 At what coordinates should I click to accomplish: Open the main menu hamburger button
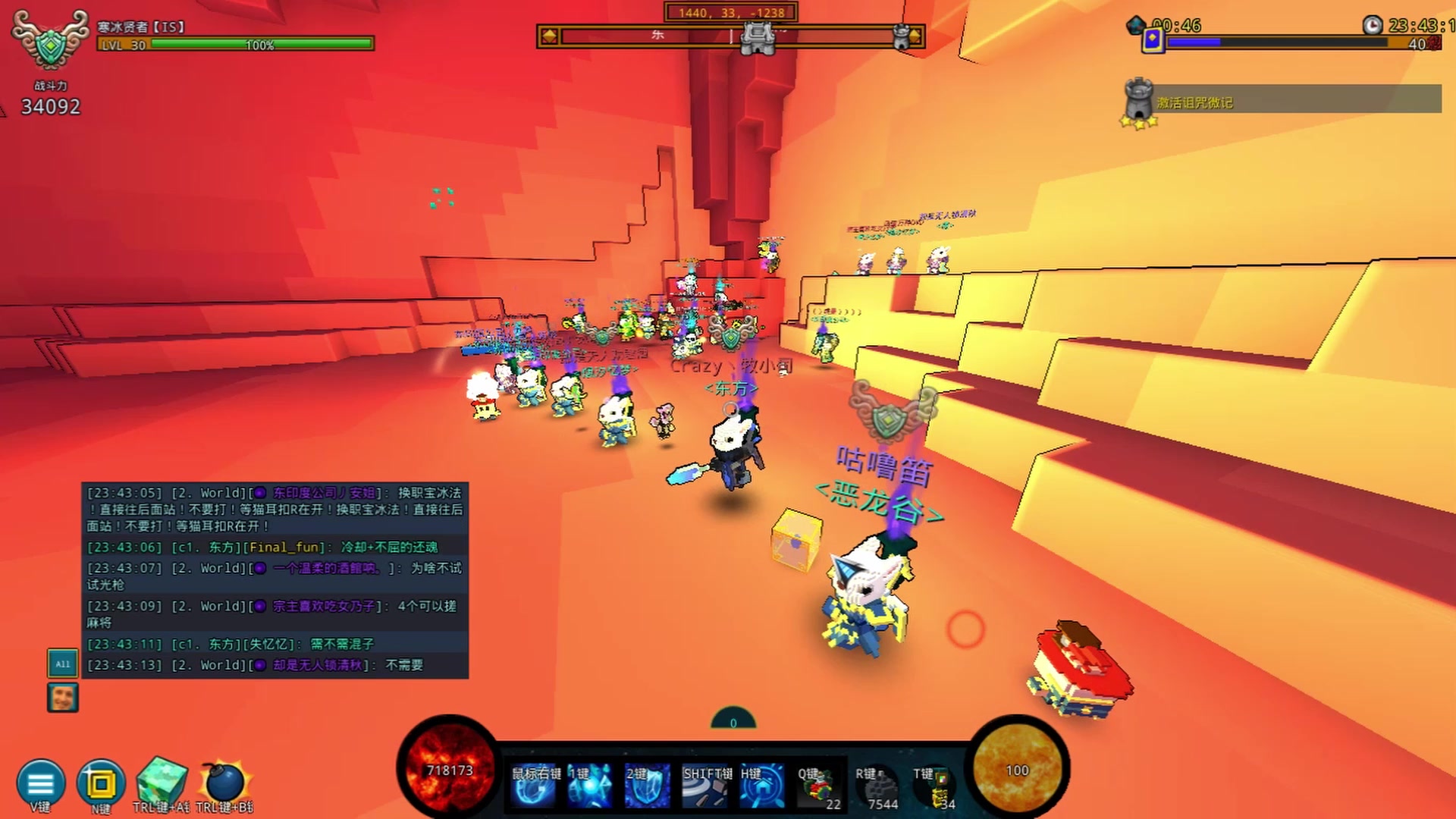41,783
